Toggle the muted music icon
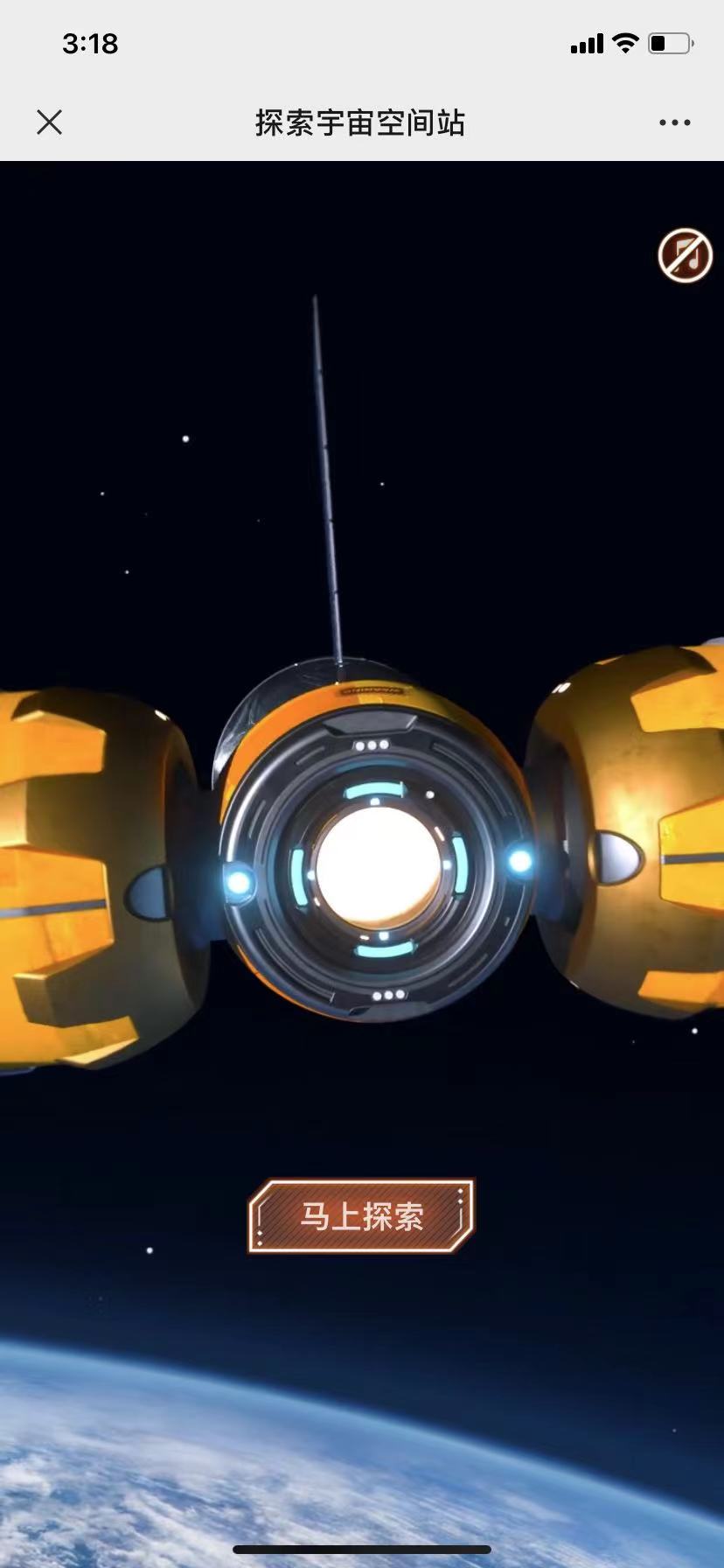This screenshot has width=724, height=1568. pos(685,256)
